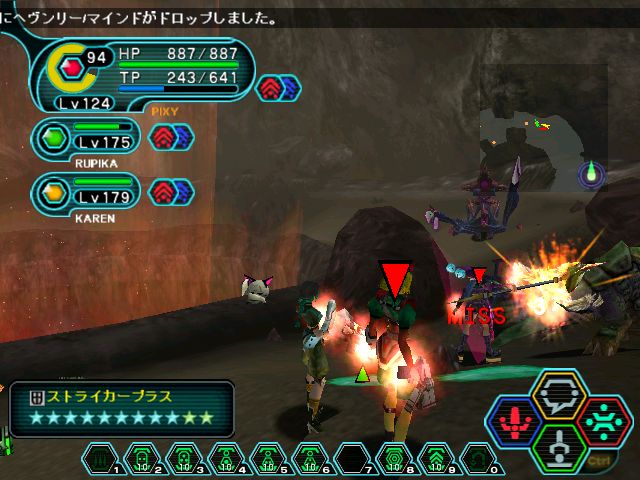Trigger the technique in quick-bar slot 4

point(225,459)
